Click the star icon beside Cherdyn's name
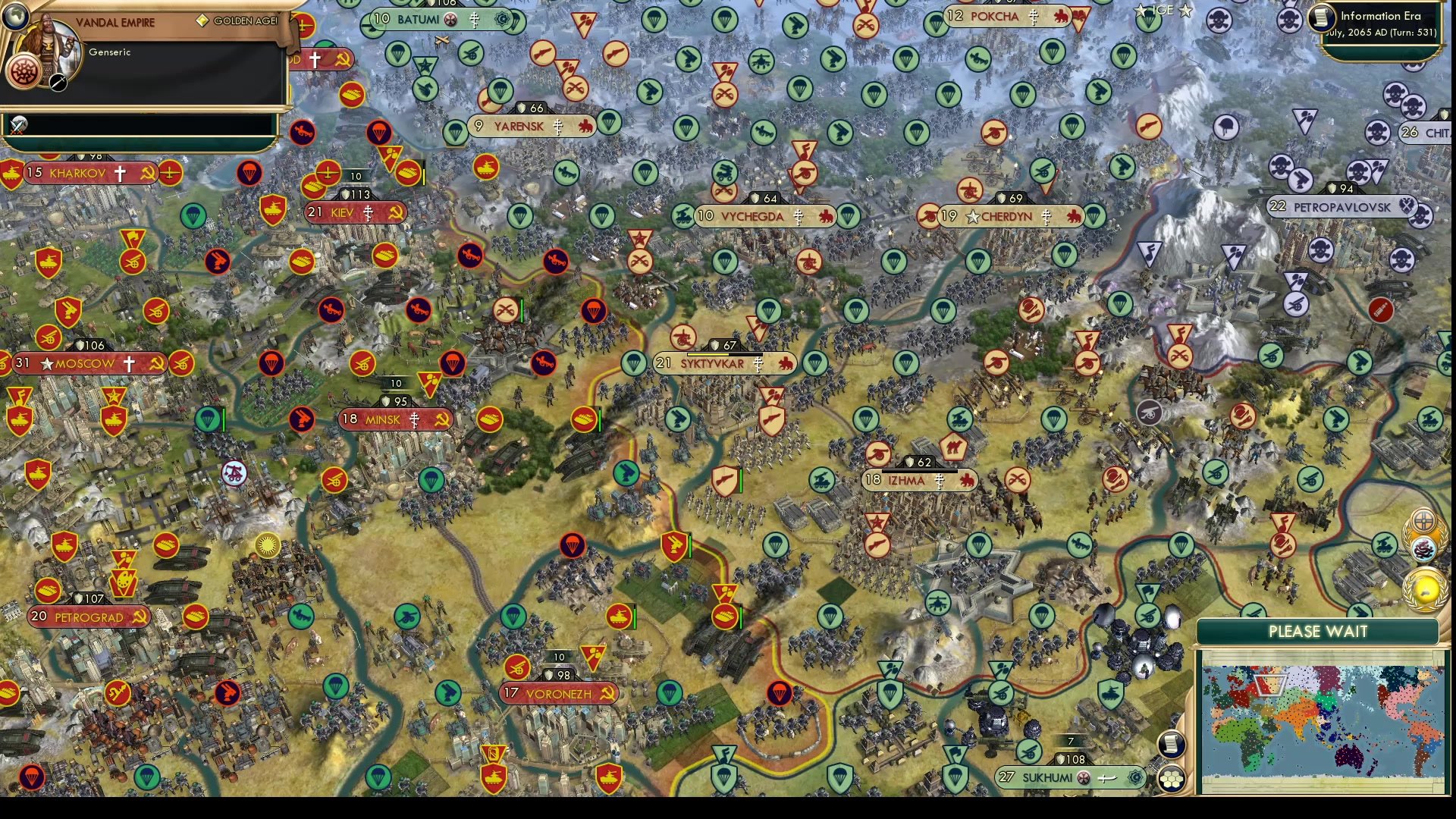This screenshot has height=819, width=1456. tap(971, 216)
